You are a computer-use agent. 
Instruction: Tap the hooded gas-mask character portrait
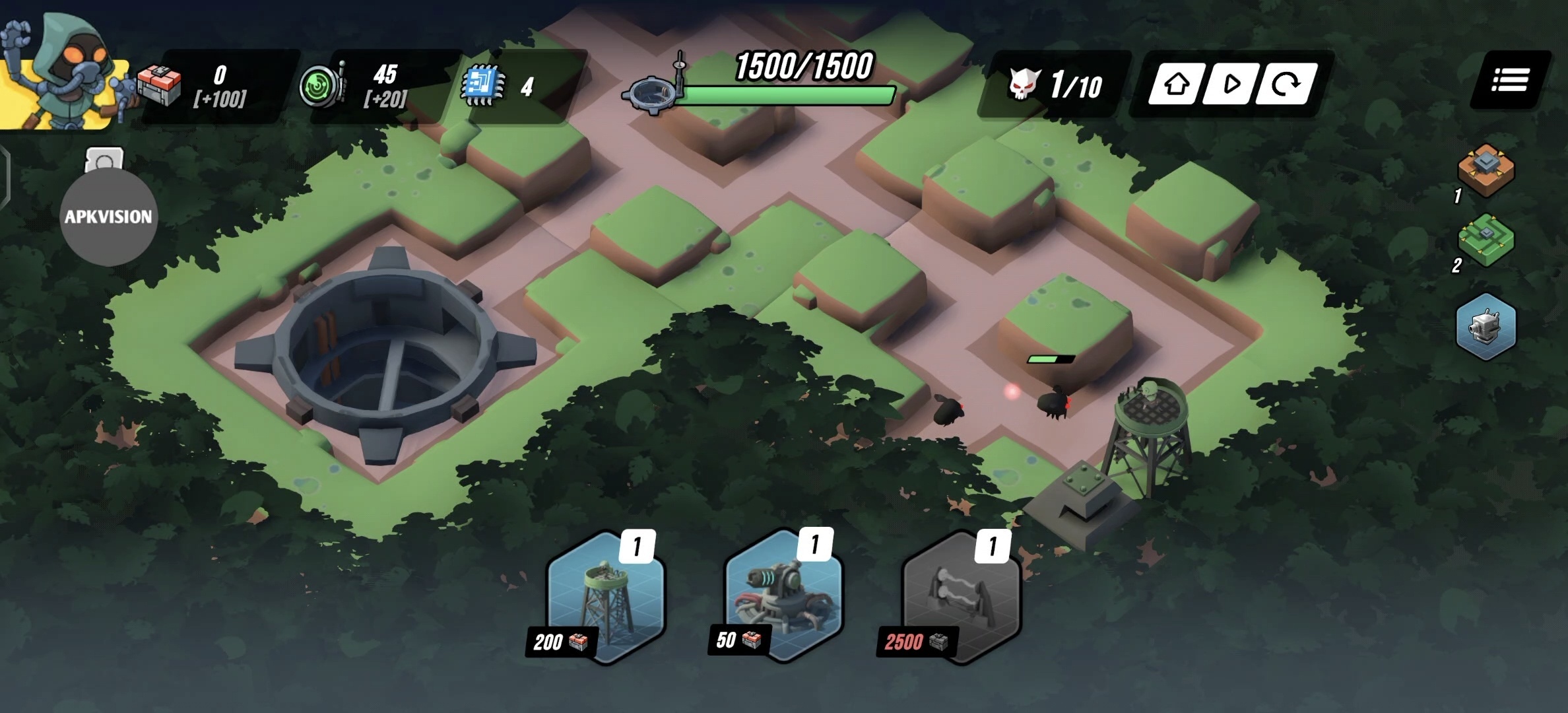[x=66, y=69]
